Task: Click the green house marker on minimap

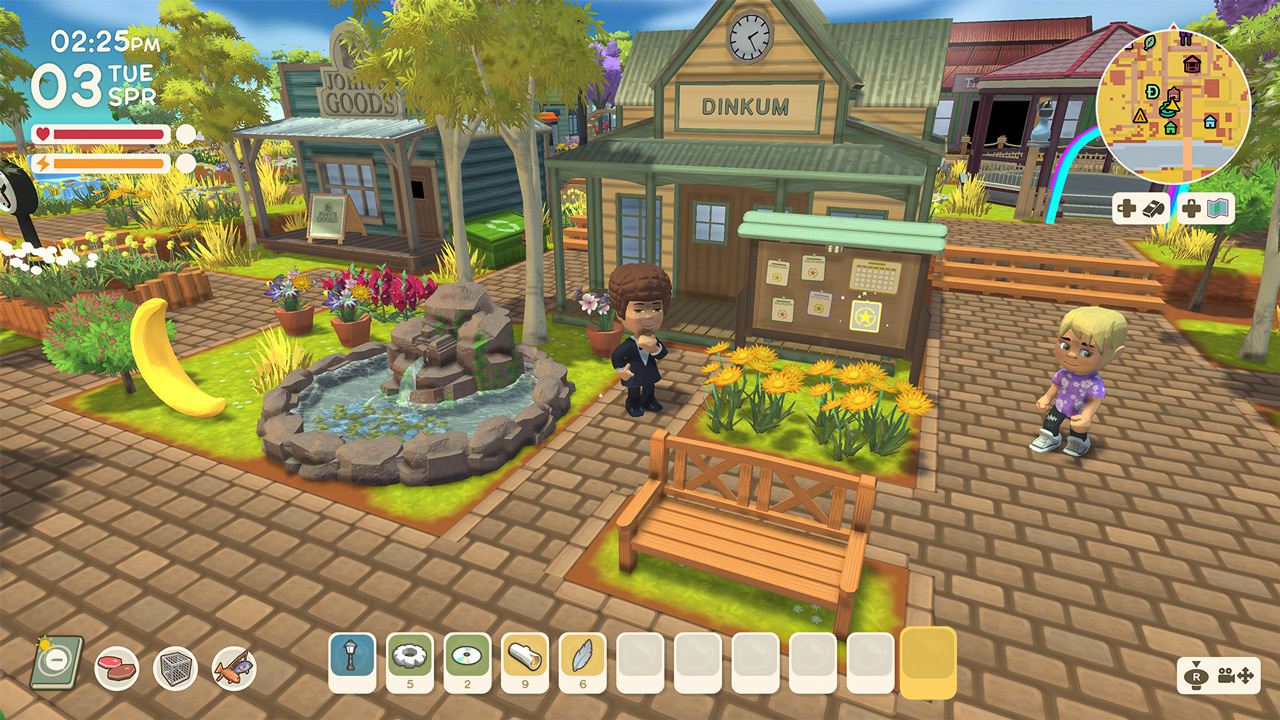Action: coord(1170,128)
